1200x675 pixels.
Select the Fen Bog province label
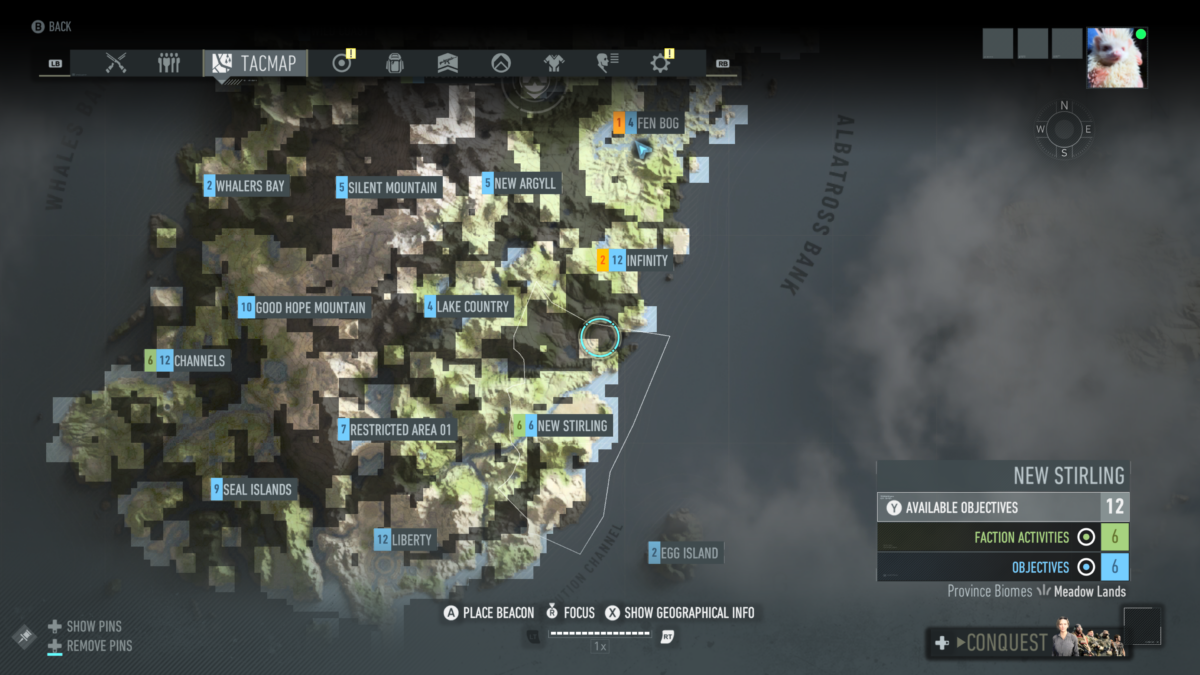[x=658, y=123]
